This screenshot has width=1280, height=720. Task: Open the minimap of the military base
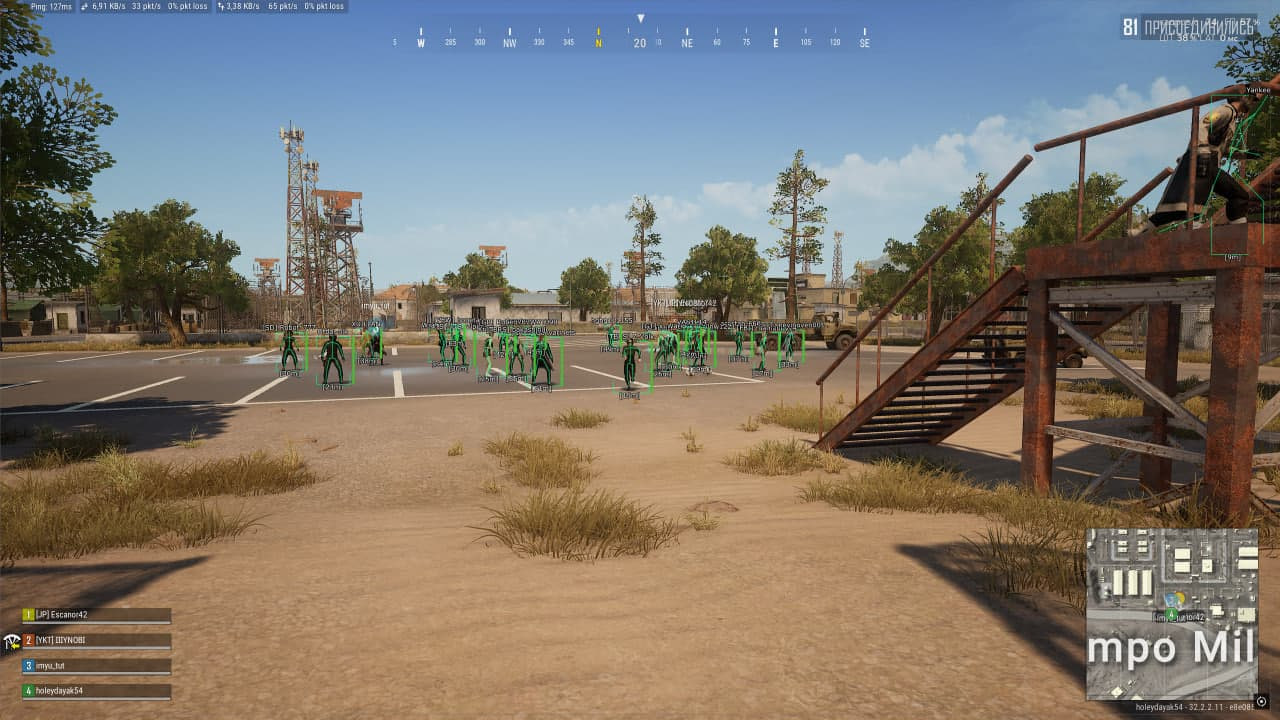[1172, 613]
